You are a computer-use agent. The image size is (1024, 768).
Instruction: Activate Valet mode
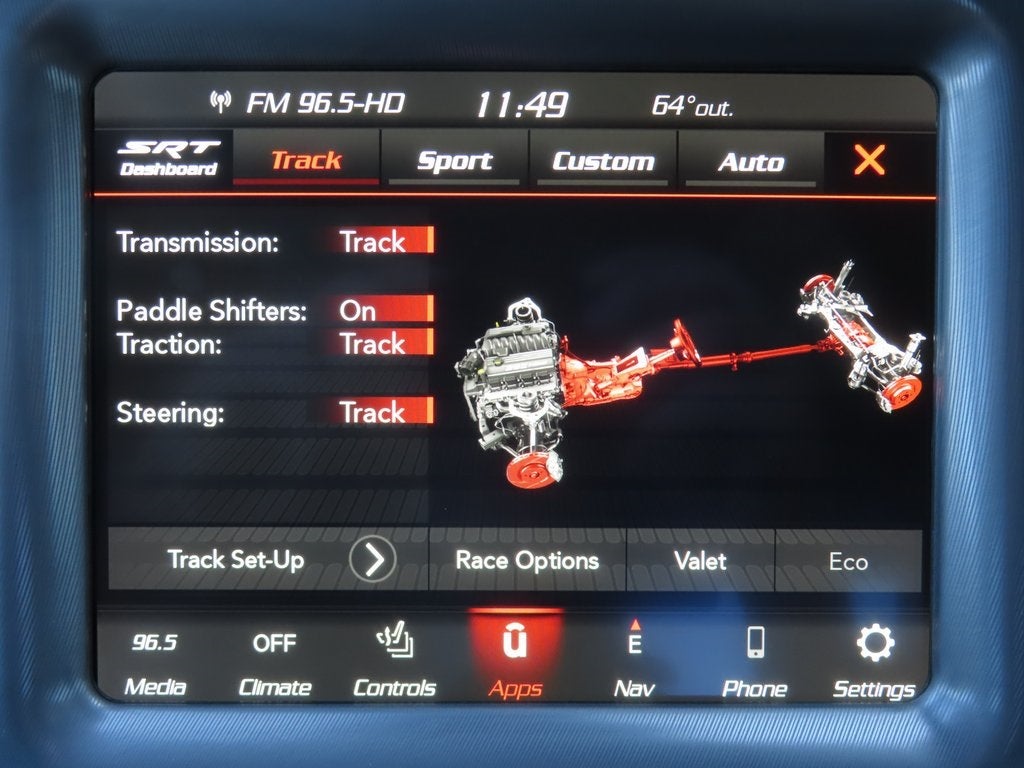[x=700, y=560]
